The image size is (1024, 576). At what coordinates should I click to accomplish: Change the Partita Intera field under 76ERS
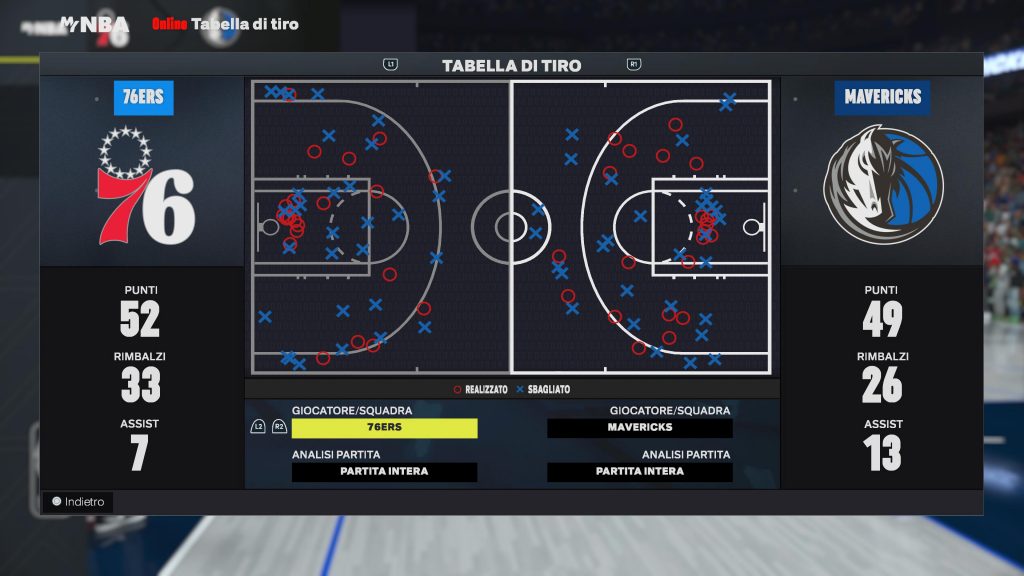click(384, 472)
